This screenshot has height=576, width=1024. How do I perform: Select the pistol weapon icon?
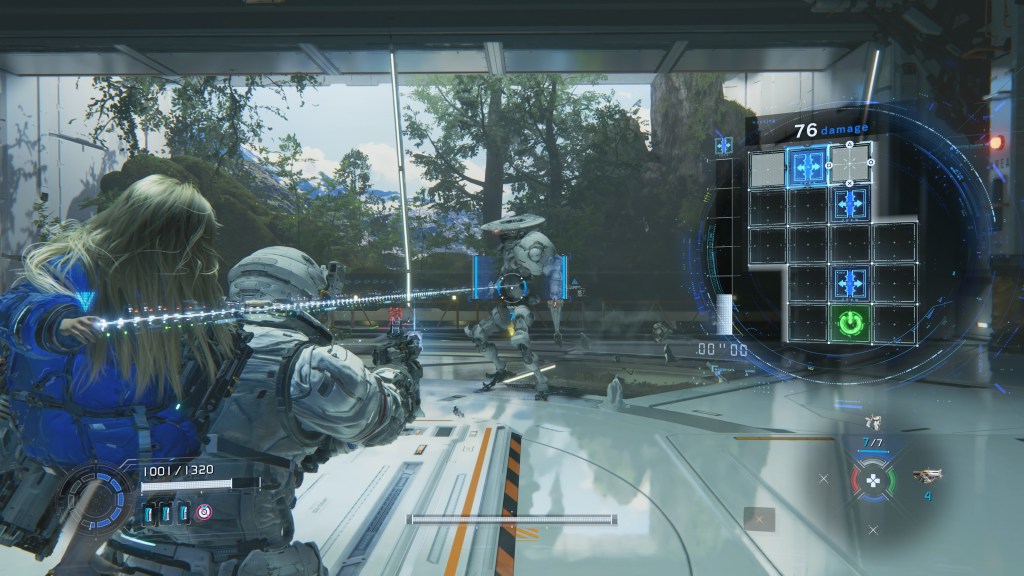pyautogui.click(x=927, y=475)
